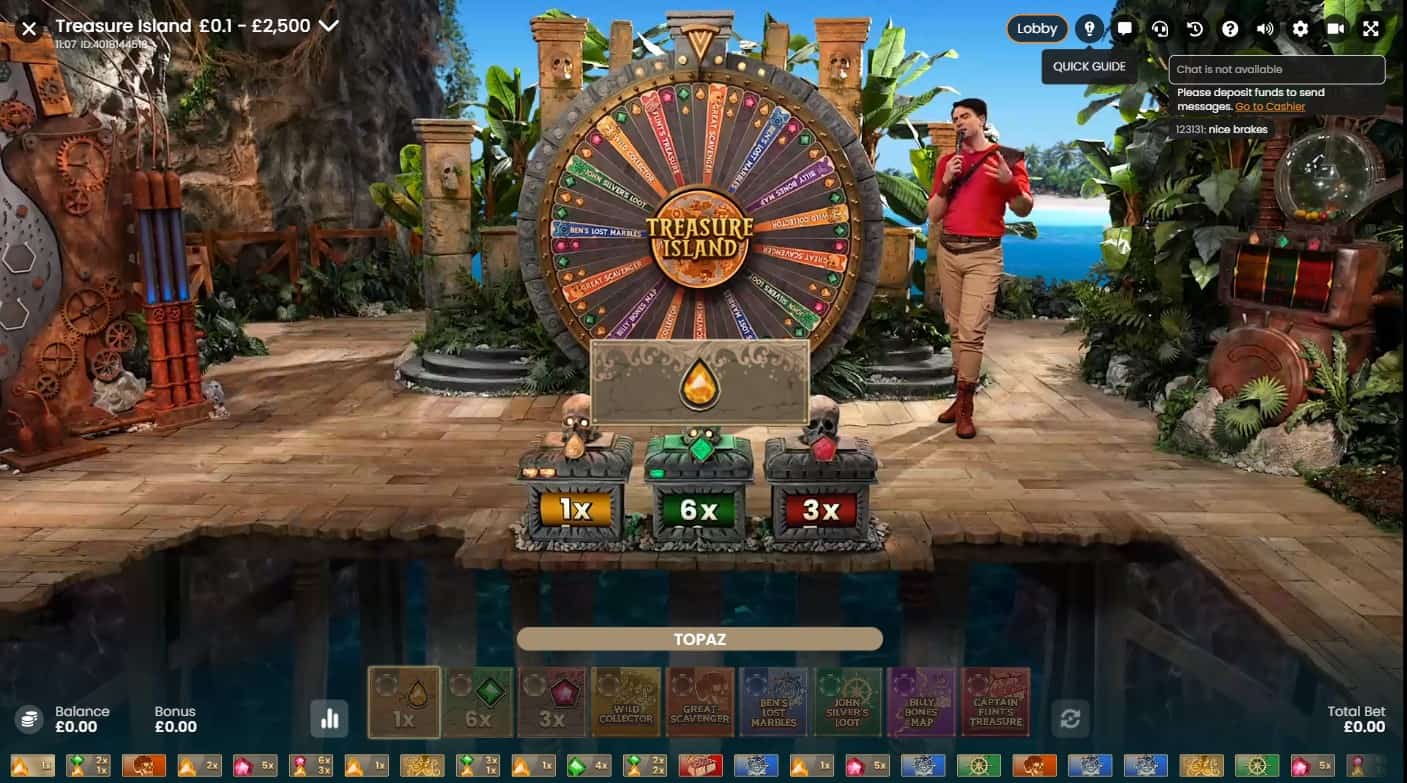Follow the Go to Cashier link

(1270, 107)
